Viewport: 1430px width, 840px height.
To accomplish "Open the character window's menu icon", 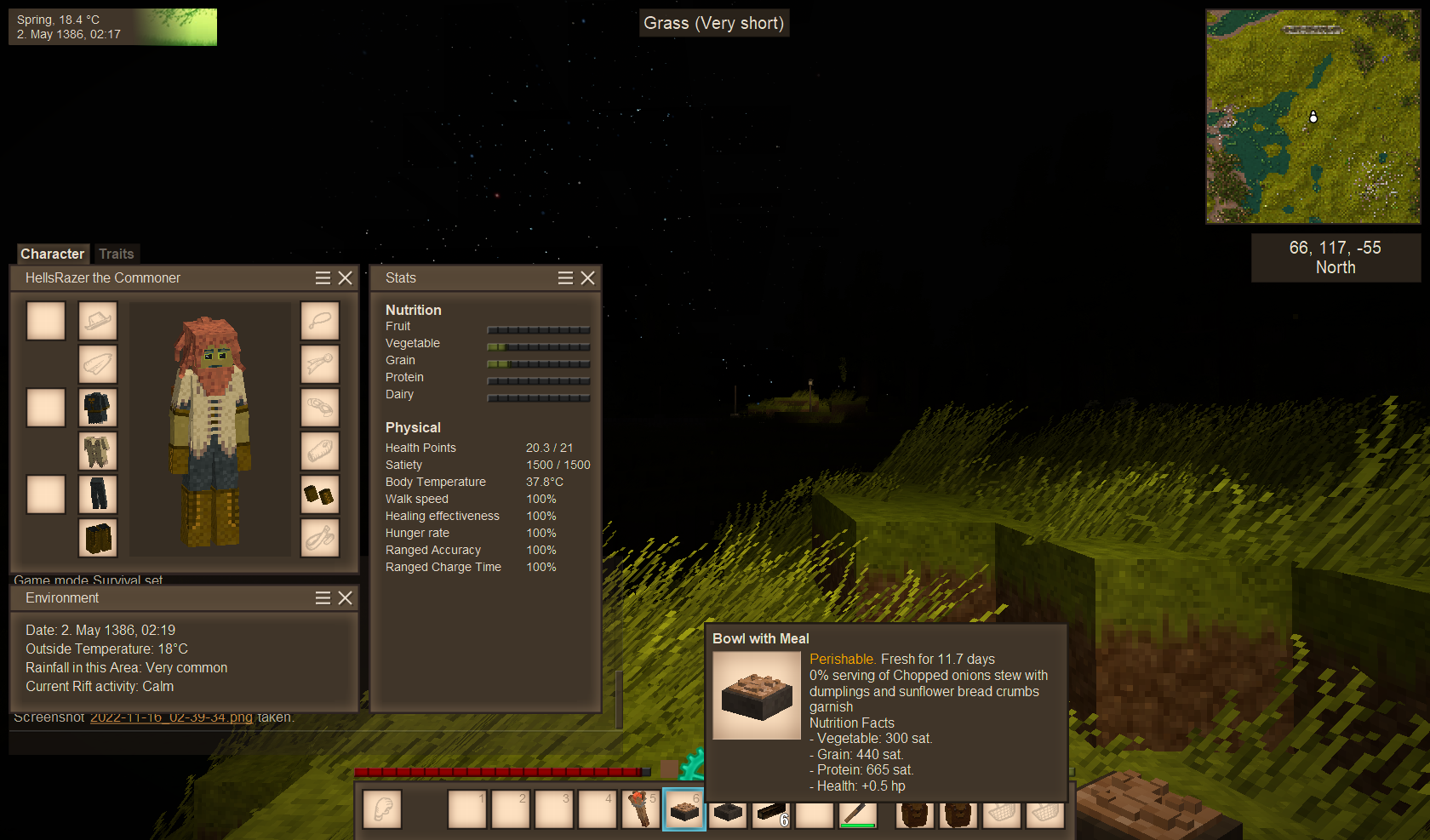I will [323, 278].
